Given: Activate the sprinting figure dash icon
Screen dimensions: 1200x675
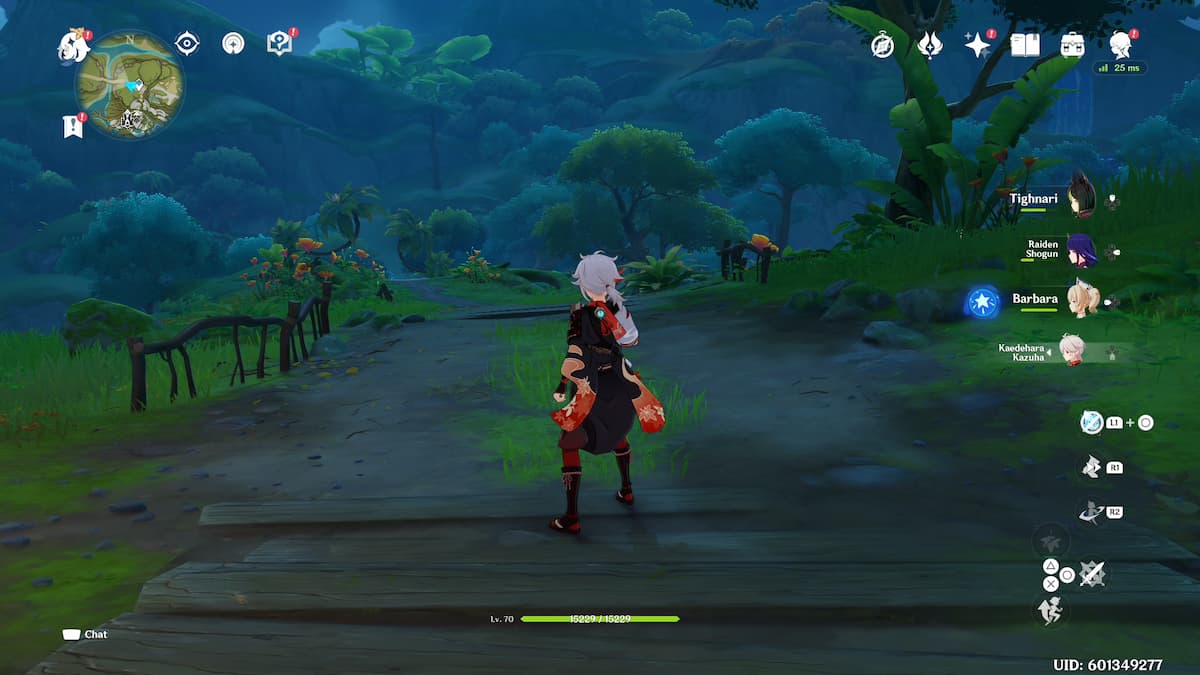Looking at the screenshot, I should [x=1051, y=608].
